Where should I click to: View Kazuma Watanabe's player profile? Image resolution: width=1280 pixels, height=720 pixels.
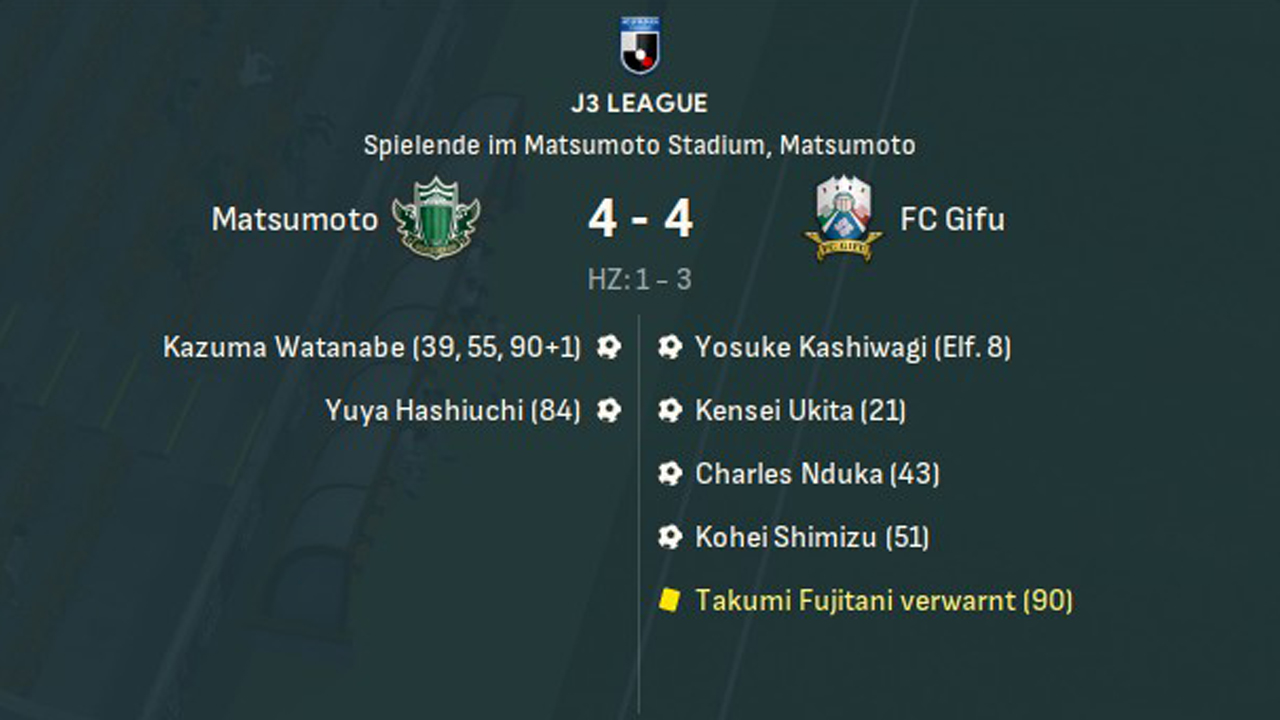pos(285,348)
